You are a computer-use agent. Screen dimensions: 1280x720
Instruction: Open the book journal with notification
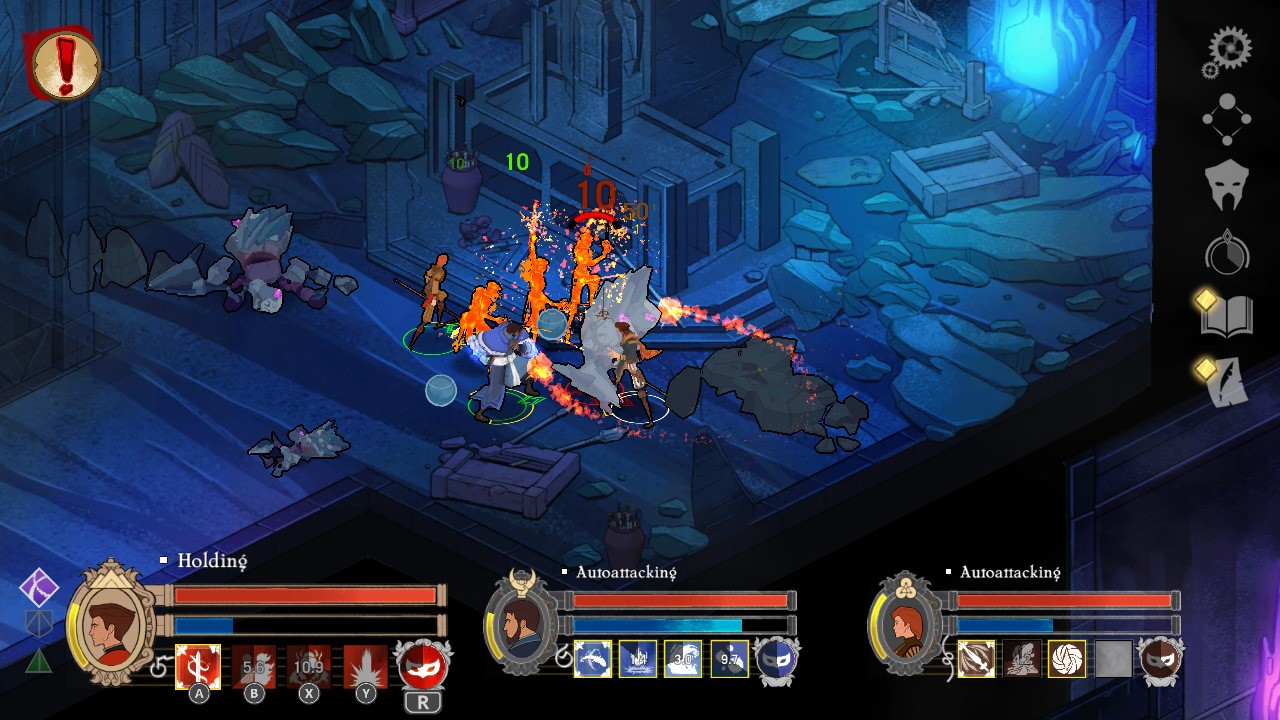1227,317
